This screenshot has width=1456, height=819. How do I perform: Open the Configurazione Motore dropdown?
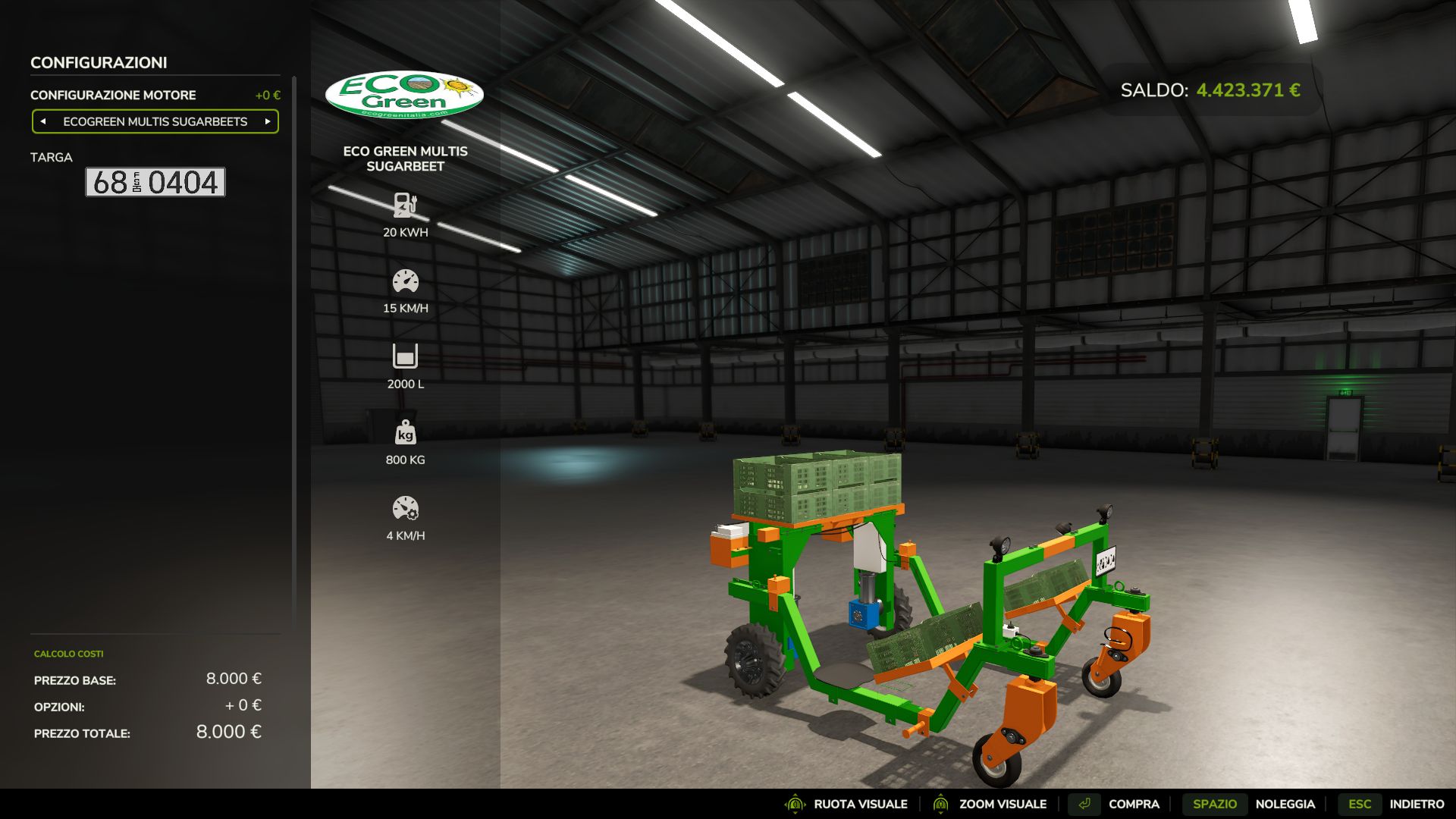click(x=155, y=121)
